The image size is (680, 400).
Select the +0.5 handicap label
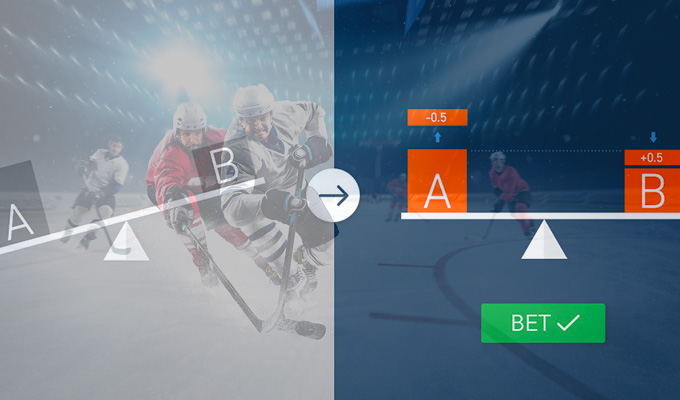(652, 157)
